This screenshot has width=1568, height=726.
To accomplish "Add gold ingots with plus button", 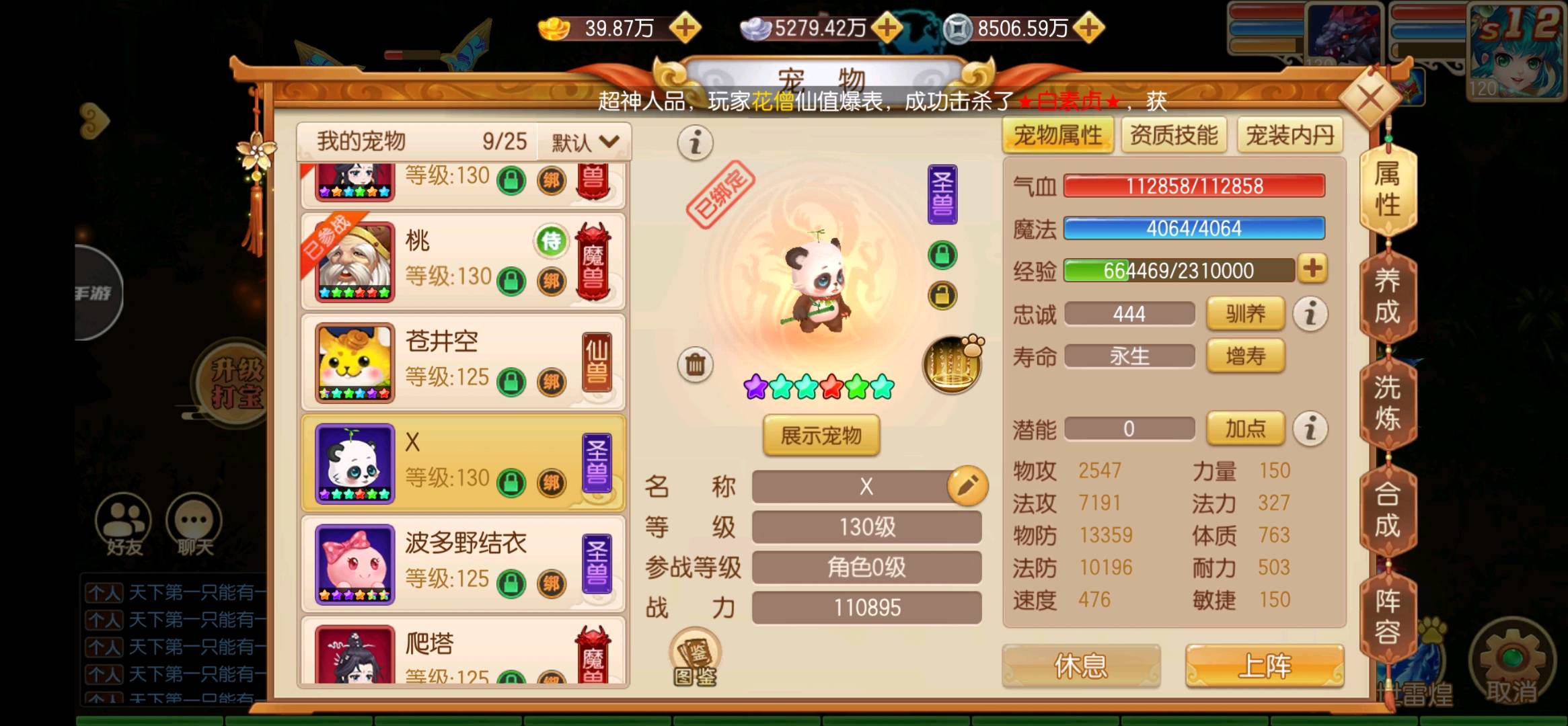I will (x=685, y=28).
